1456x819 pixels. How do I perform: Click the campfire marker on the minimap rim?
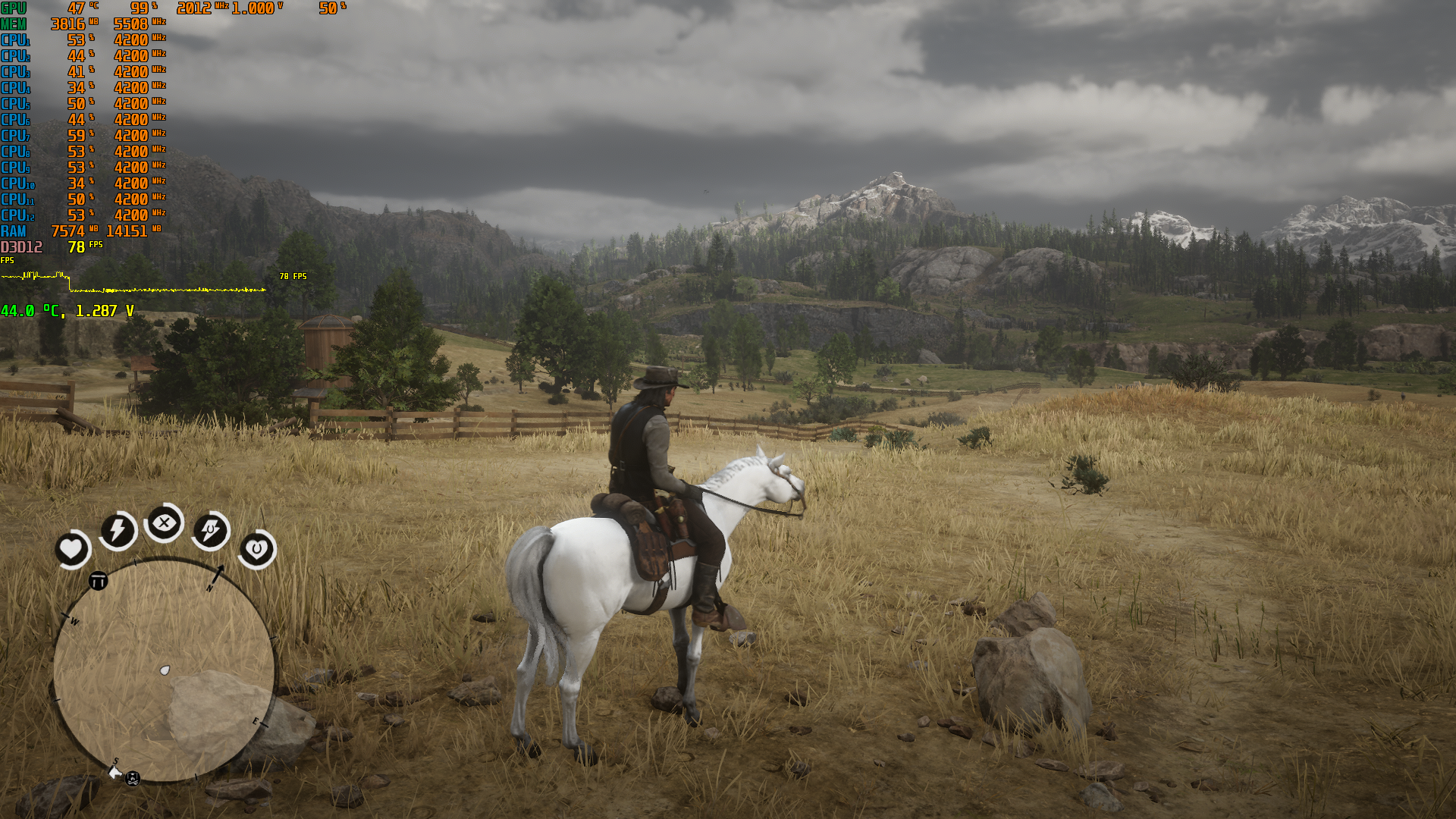[x=133, y=778]
